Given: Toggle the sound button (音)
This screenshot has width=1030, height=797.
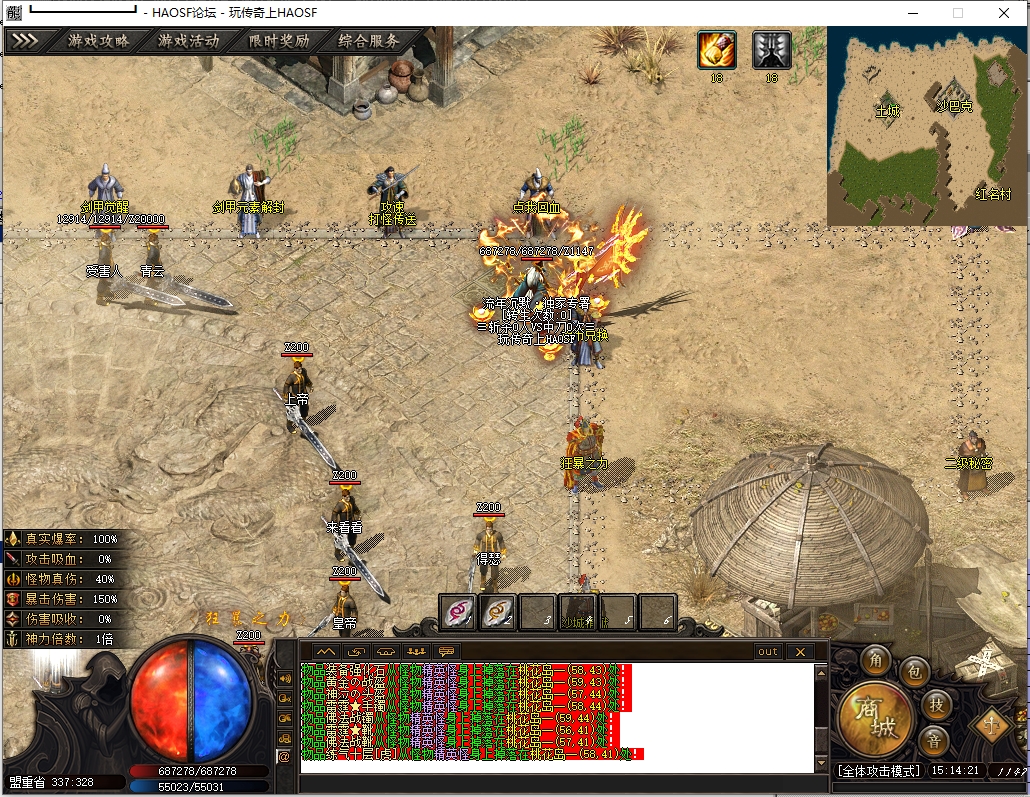Looking at the screenshot, I should point(933,741).
